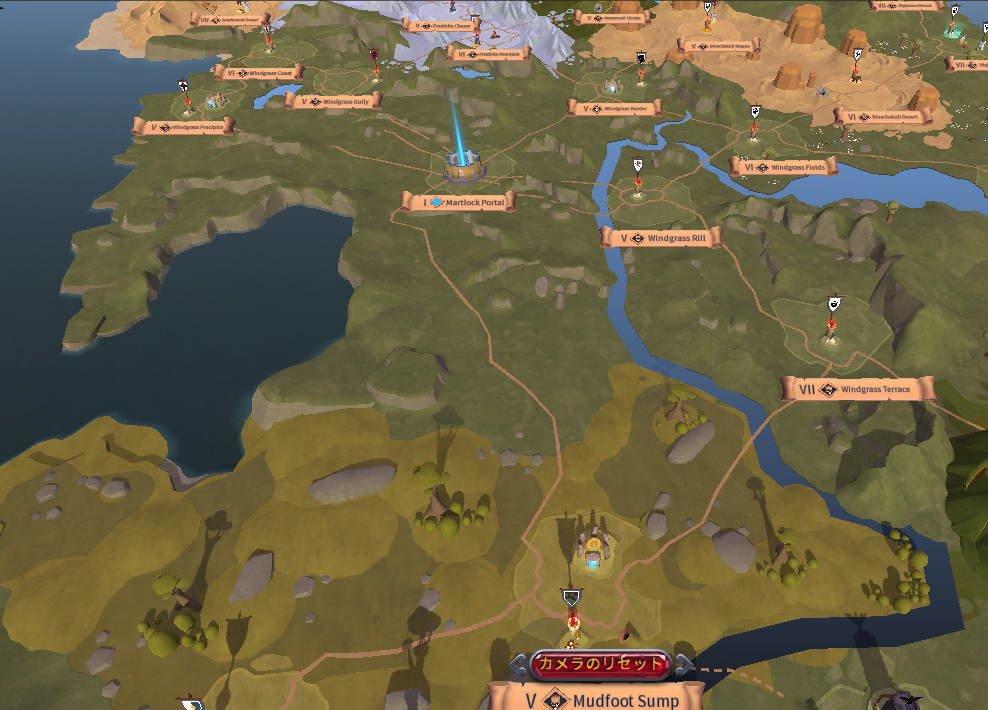The height and width of the screenshot is (710, 988).
Task: Open the Windgrass Rill zone label
Action: tap(660, 238)
